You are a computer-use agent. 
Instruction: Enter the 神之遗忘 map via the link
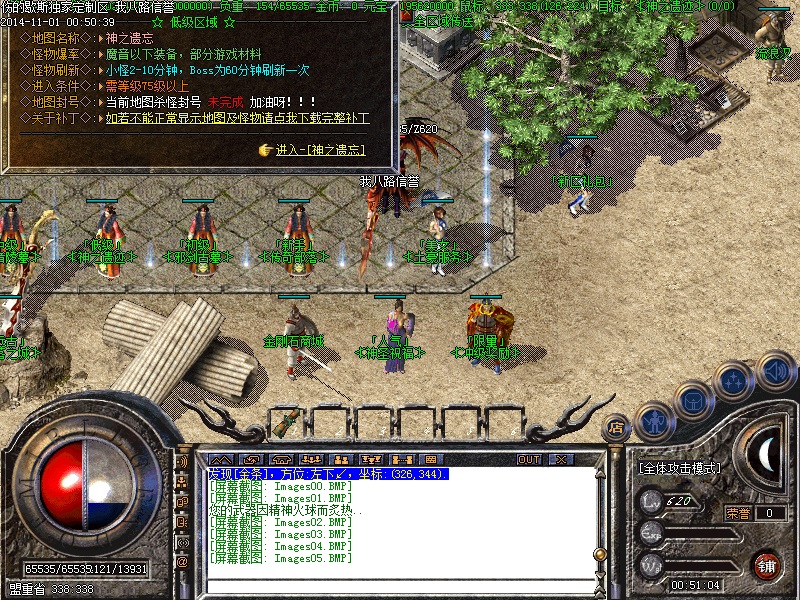pyautogui.click(x=320, y=150)
